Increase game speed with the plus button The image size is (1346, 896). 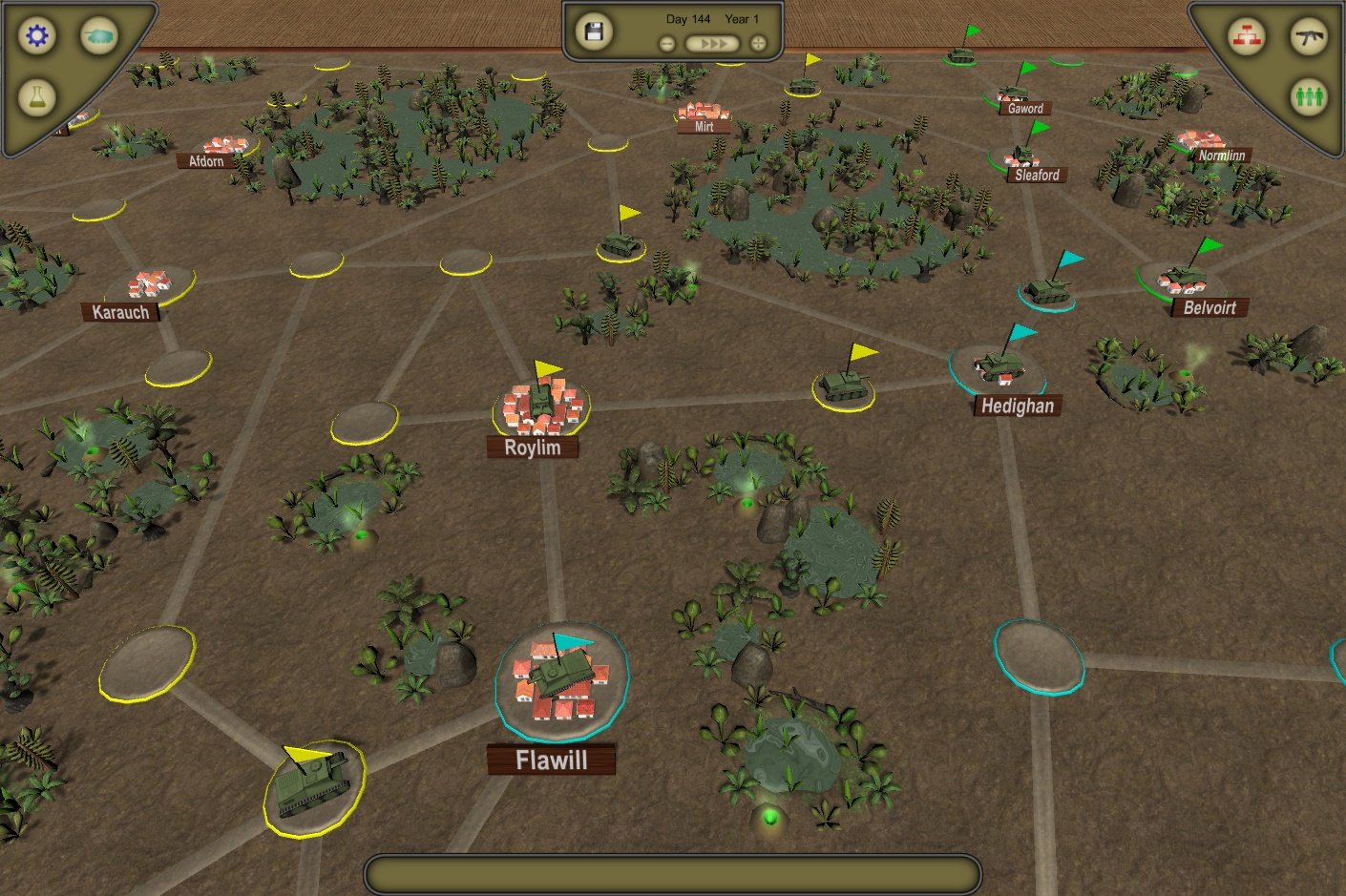pyautogui.click(x=756, y=42)
